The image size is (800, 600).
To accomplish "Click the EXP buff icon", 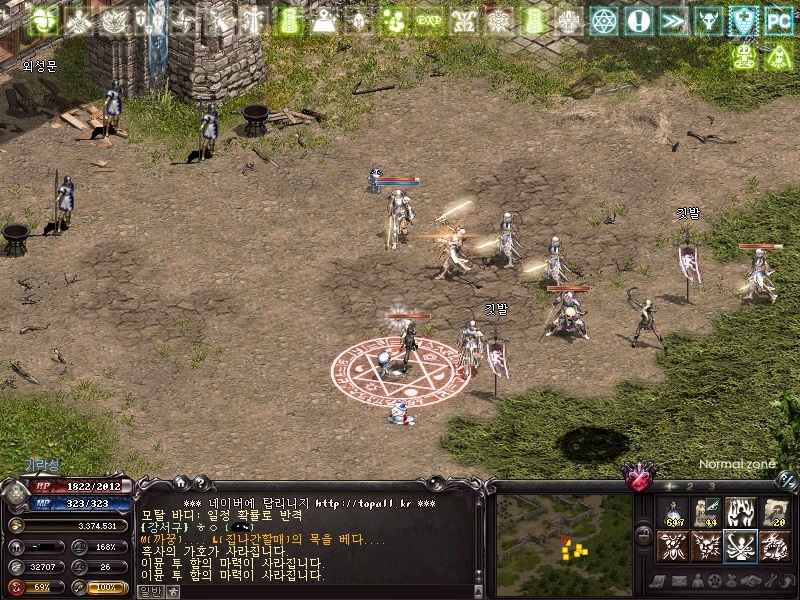I will pyautogui.click(x=429, y=20).
